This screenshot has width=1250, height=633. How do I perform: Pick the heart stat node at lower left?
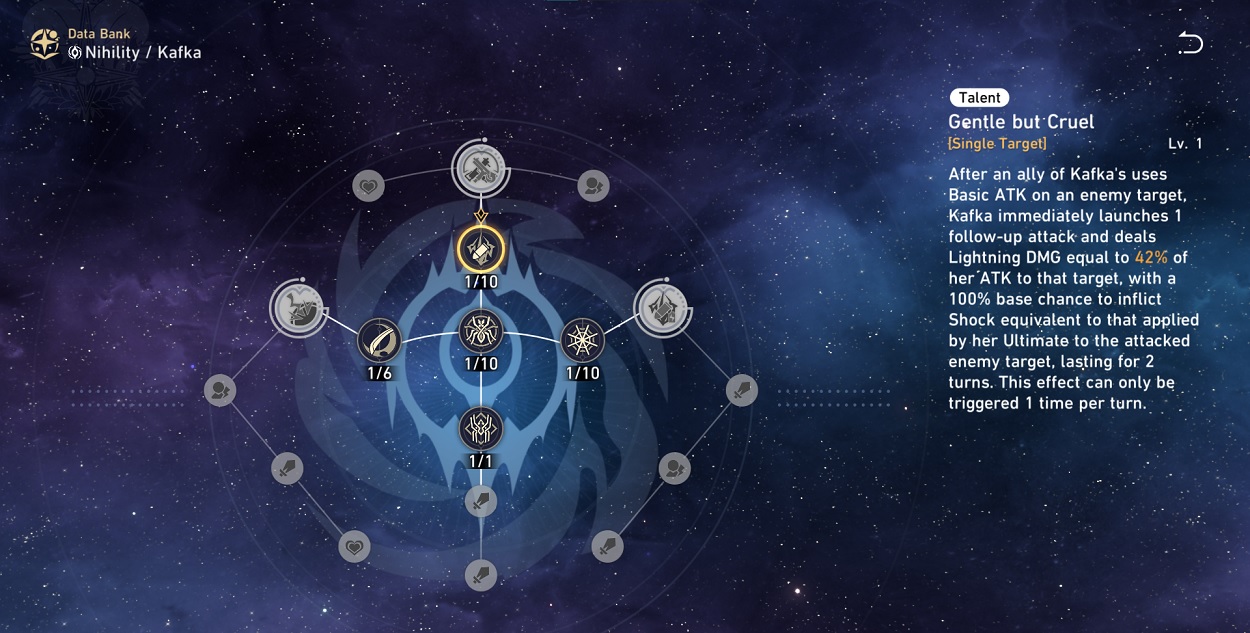coord(354,546)
